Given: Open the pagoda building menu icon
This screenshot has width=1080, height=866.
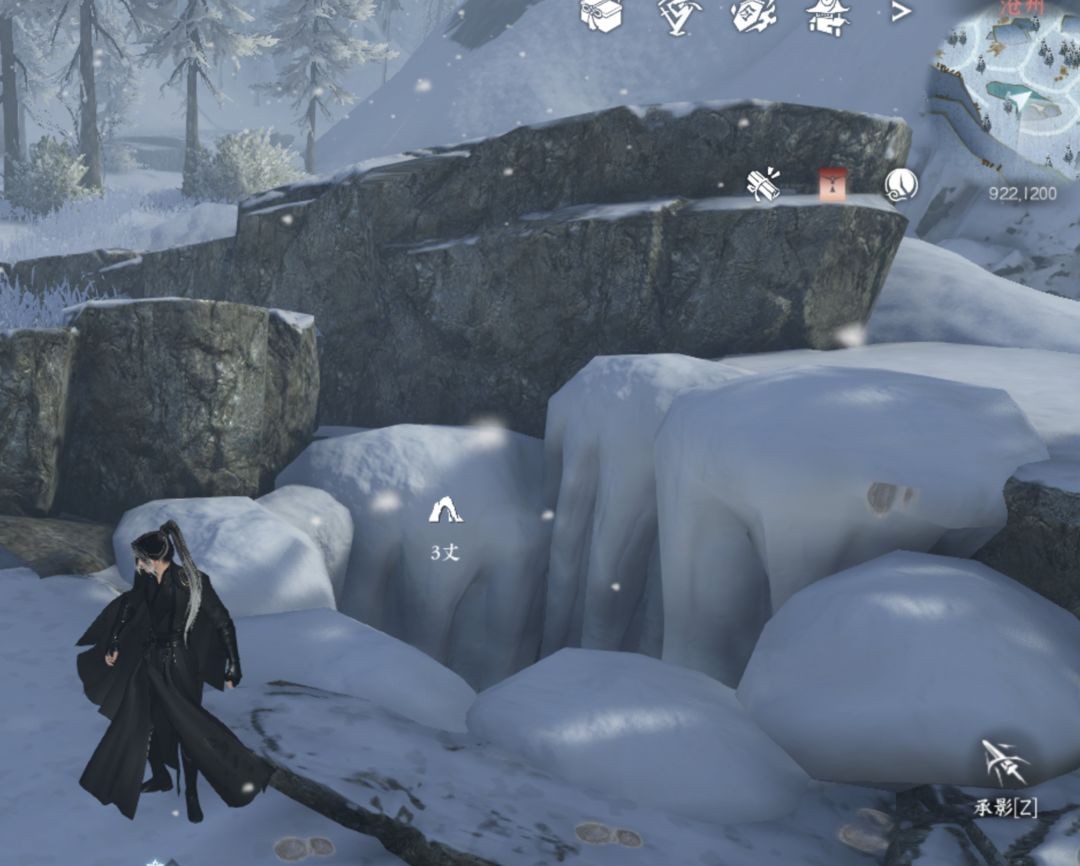Looking at the screenshot, I should point(828,14).
